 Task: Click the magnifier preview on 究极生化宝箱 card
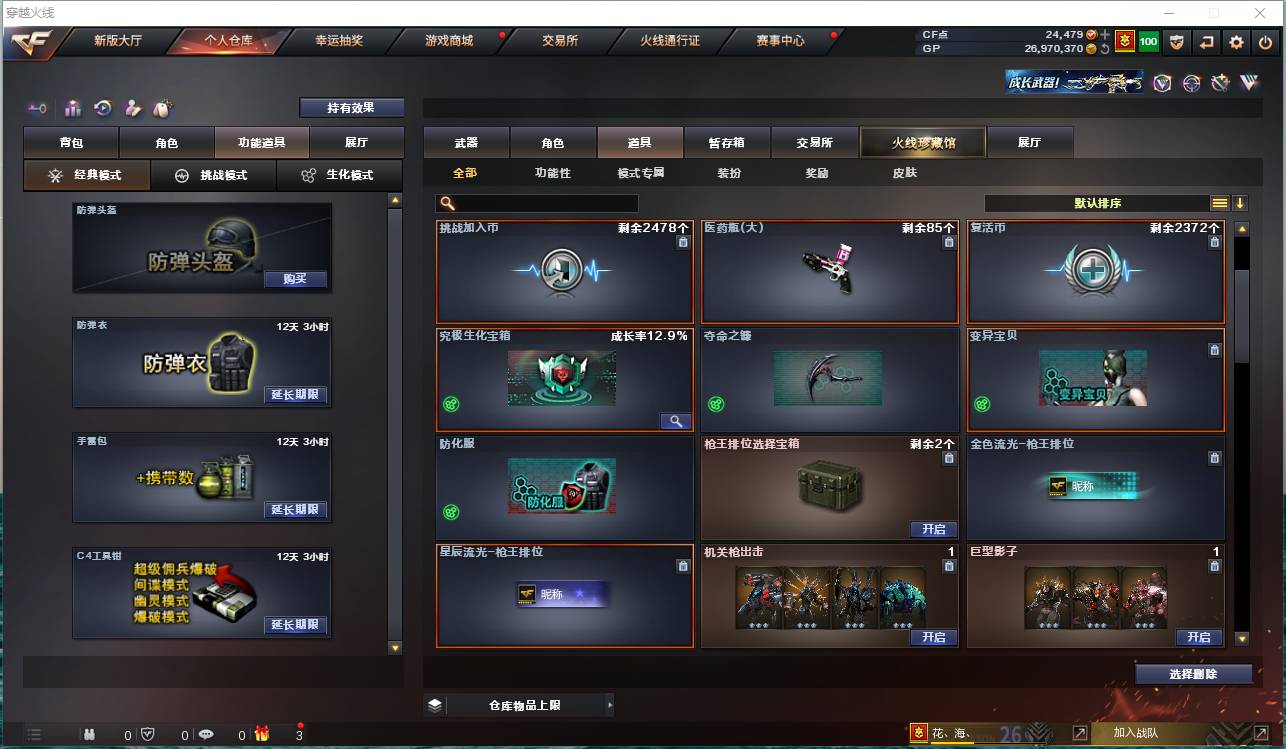[676, 421]
